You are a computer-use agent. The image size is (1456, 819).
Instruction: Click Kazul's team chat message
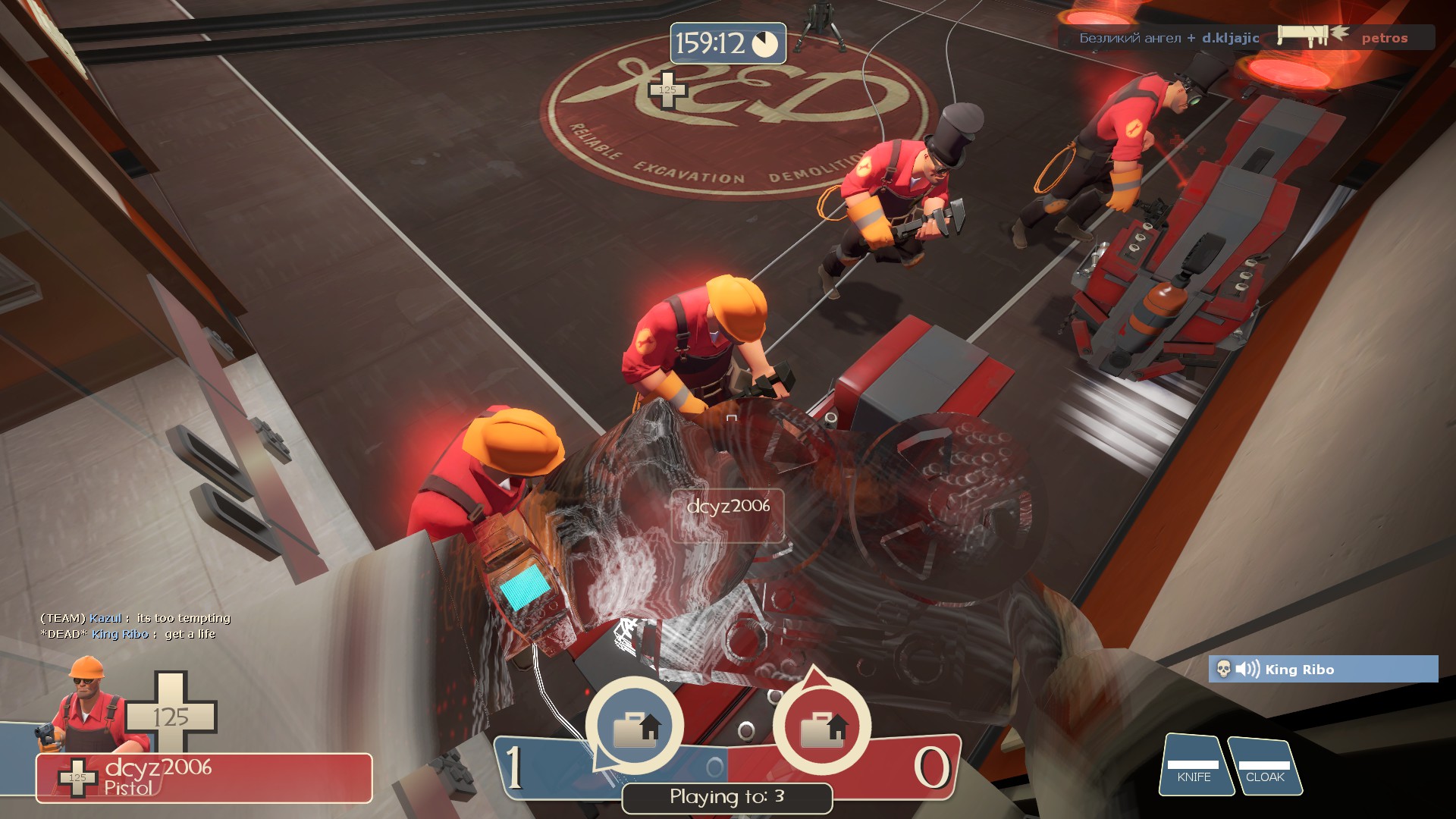point(136,618)
